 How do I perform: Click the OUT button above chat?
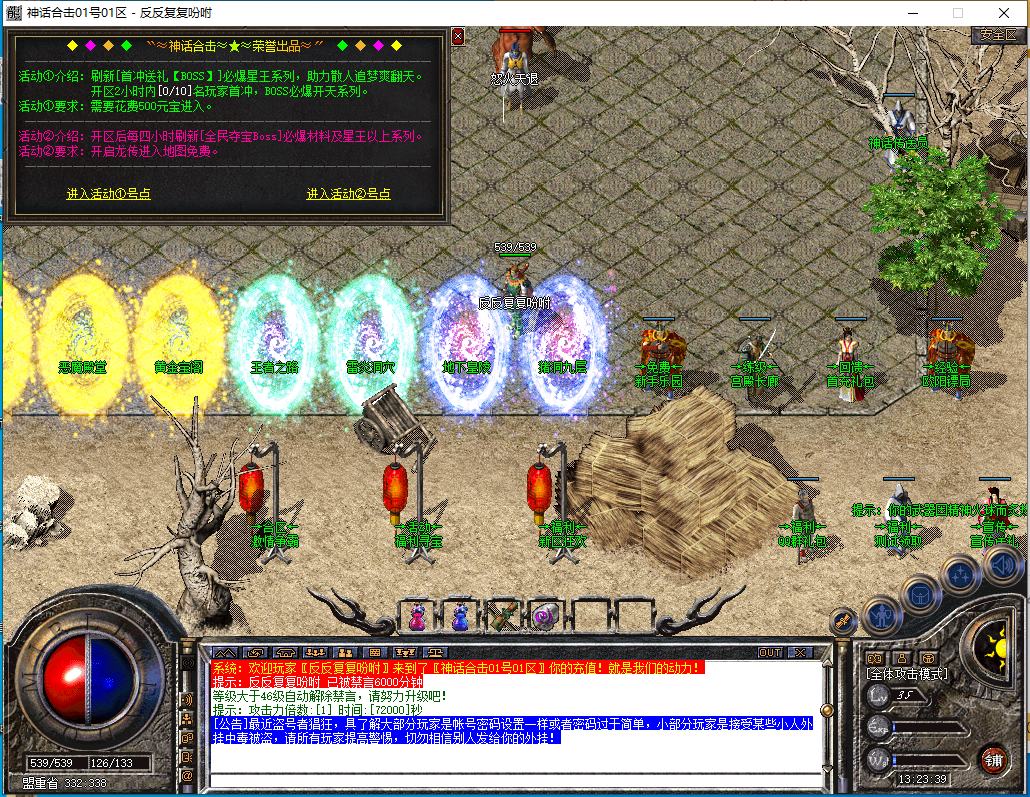click(x=769, y=652)
